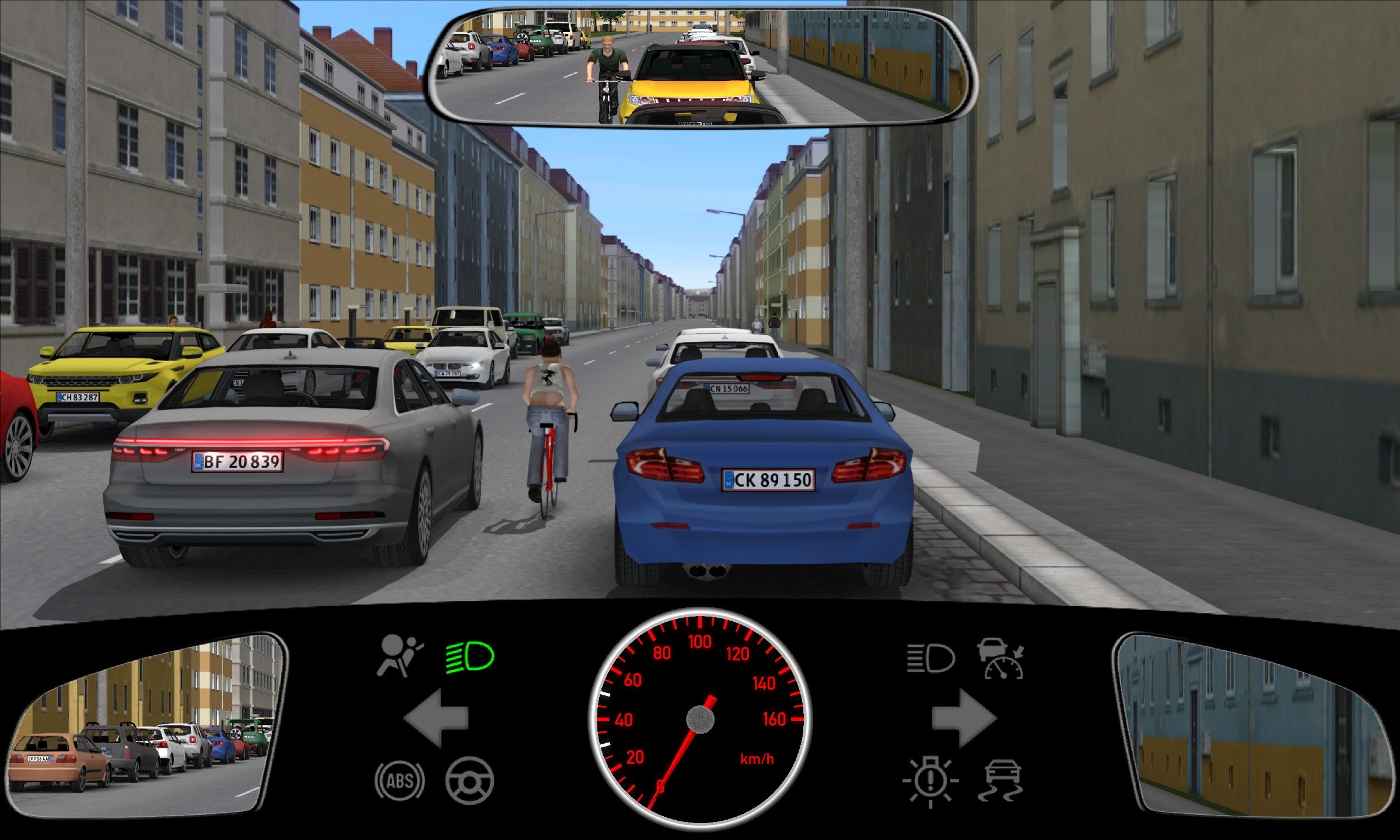Viewport: 1400px width, 840px height.
Task: Toggle the grey high beam headlight icon
Action: (x=930, y=659)
